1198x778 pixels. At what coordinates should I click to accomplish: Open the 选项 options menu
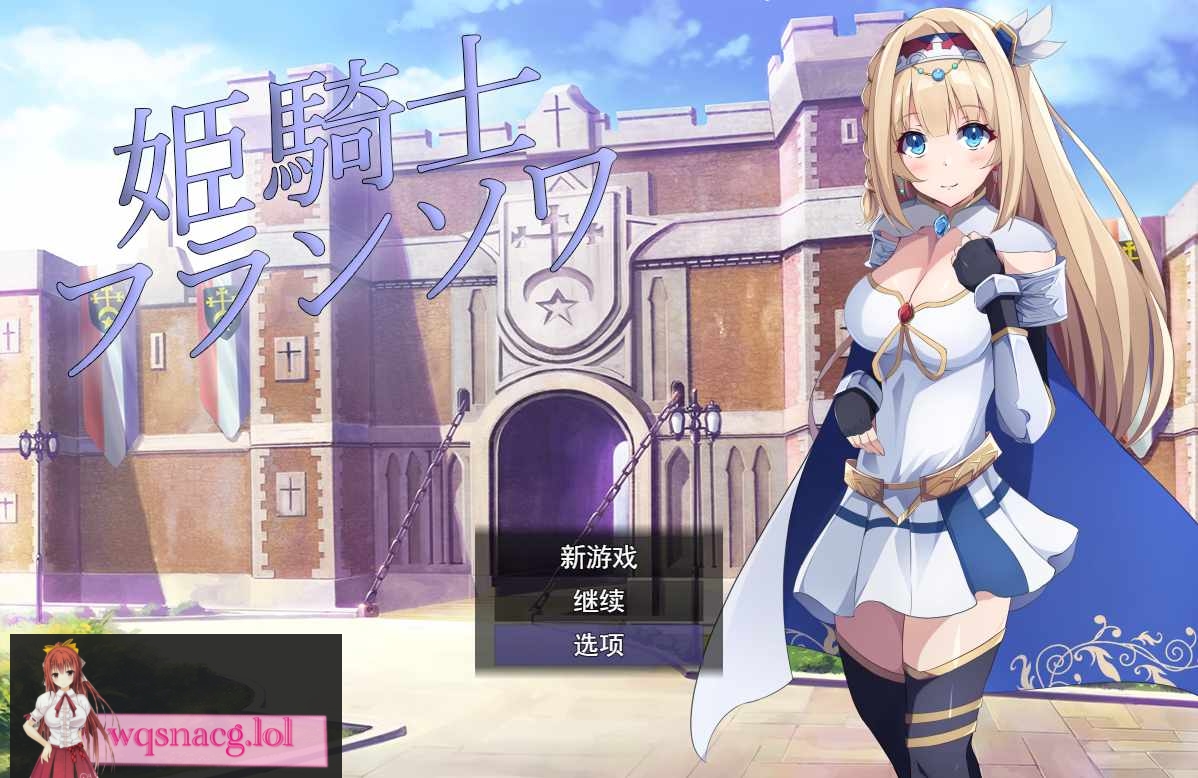coord(598,646)
